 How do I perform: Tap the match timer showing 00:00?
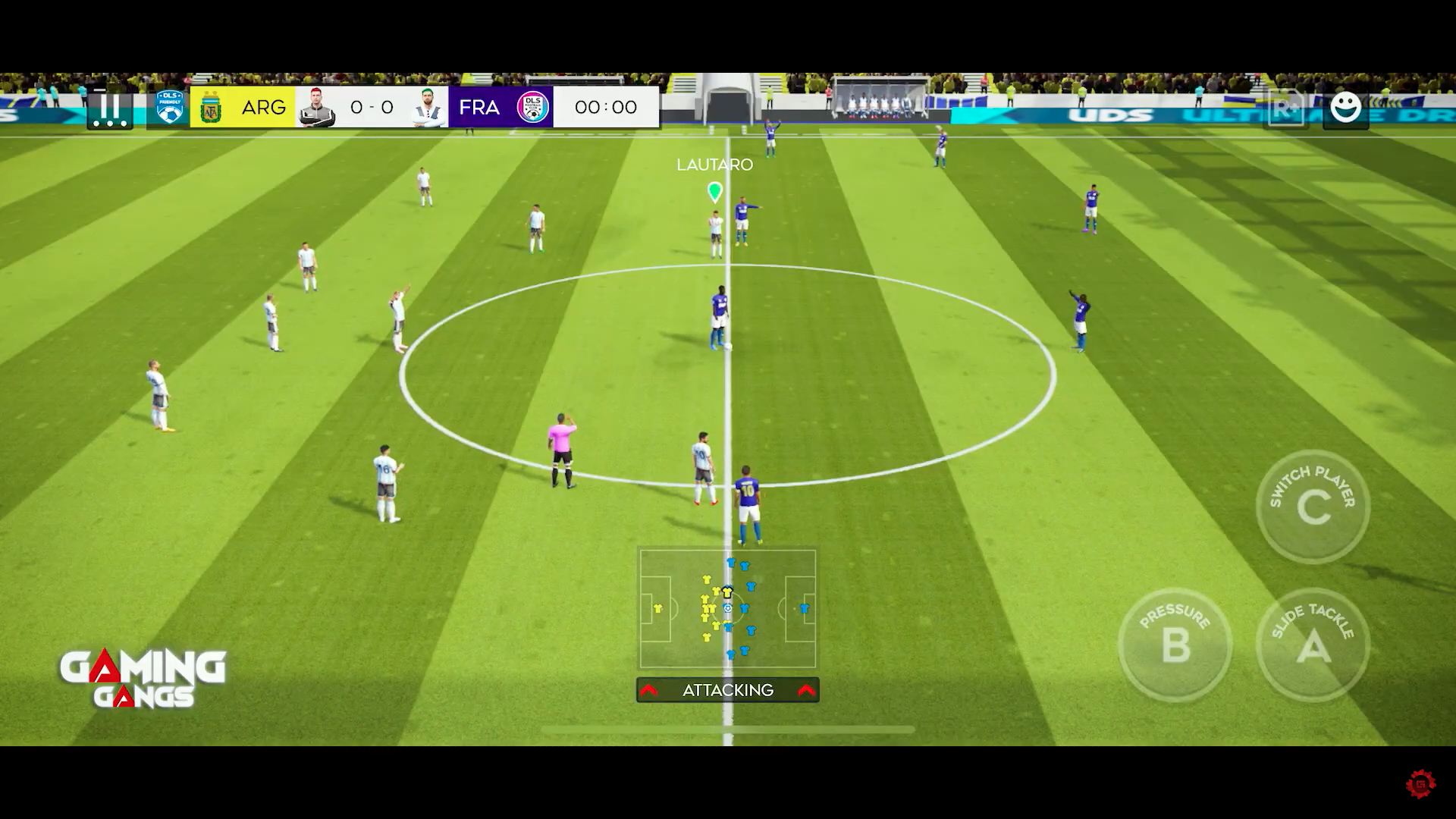pos(605,107)
